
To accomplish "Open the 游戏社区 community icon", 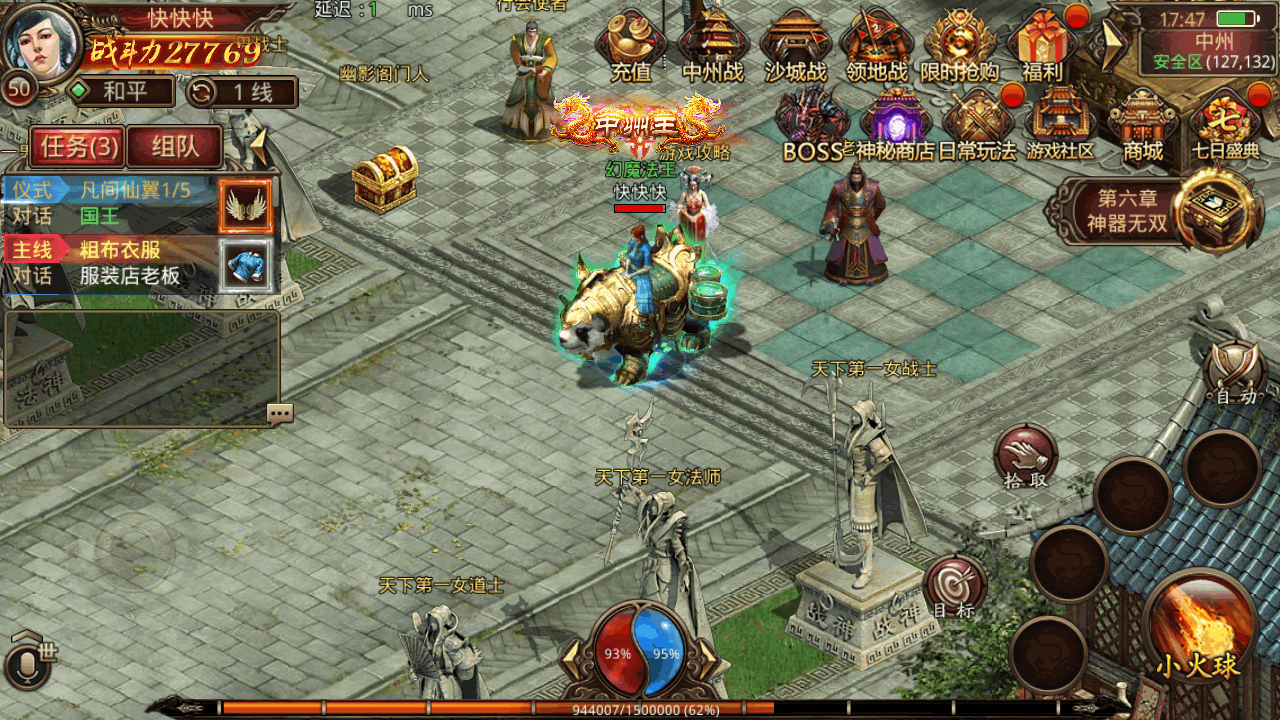I will (1060, 124).
